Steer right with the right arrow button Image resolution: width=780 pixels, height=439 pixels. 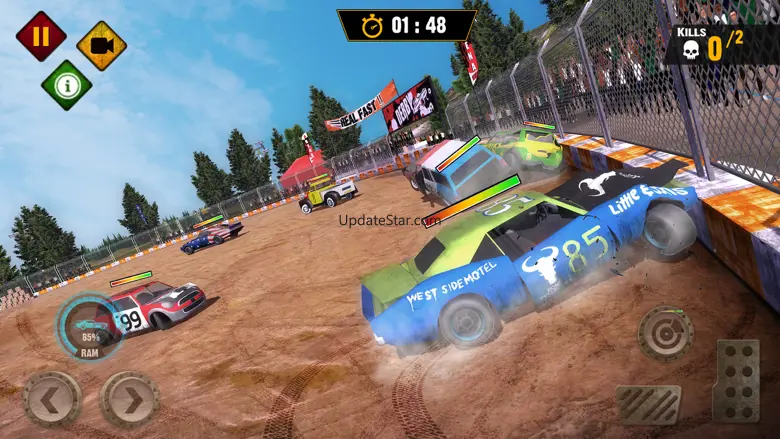130,400
